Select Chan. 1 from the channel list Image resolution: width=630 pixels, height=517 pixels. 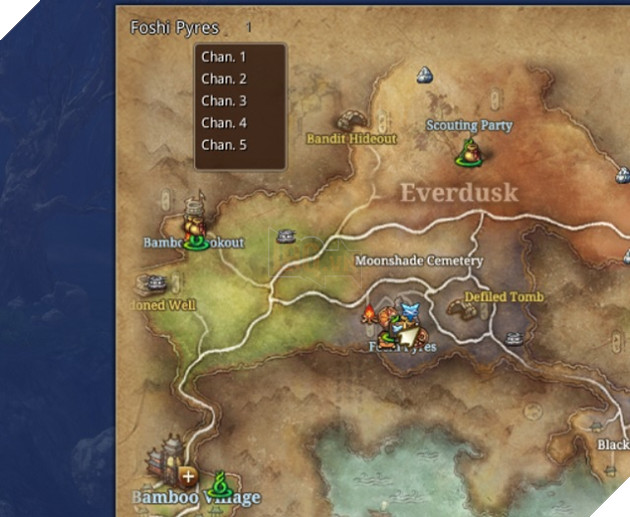(x=223, y=57)
